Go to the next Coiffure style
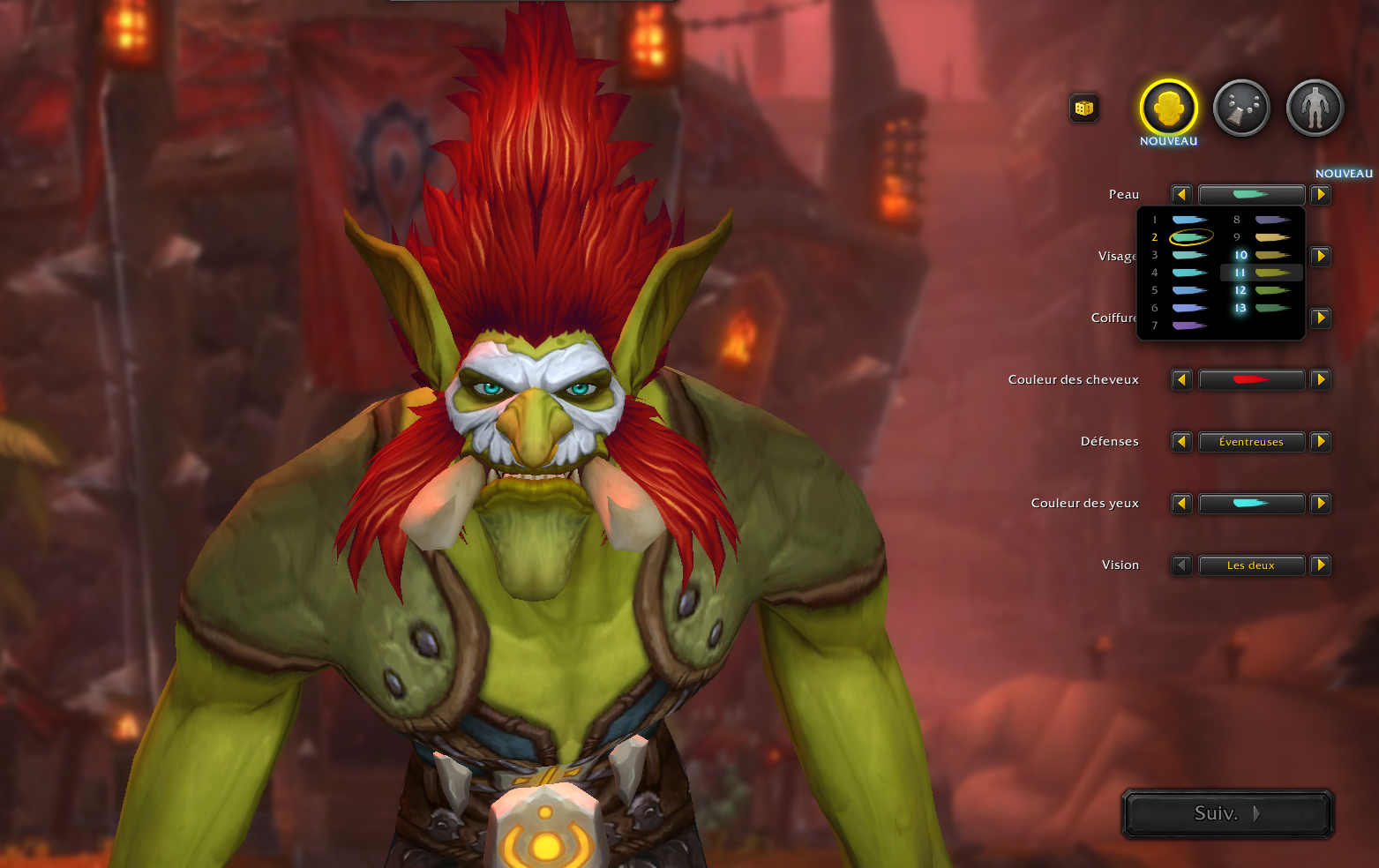This screenshot has height=868, width=1379. [1321, 318]
